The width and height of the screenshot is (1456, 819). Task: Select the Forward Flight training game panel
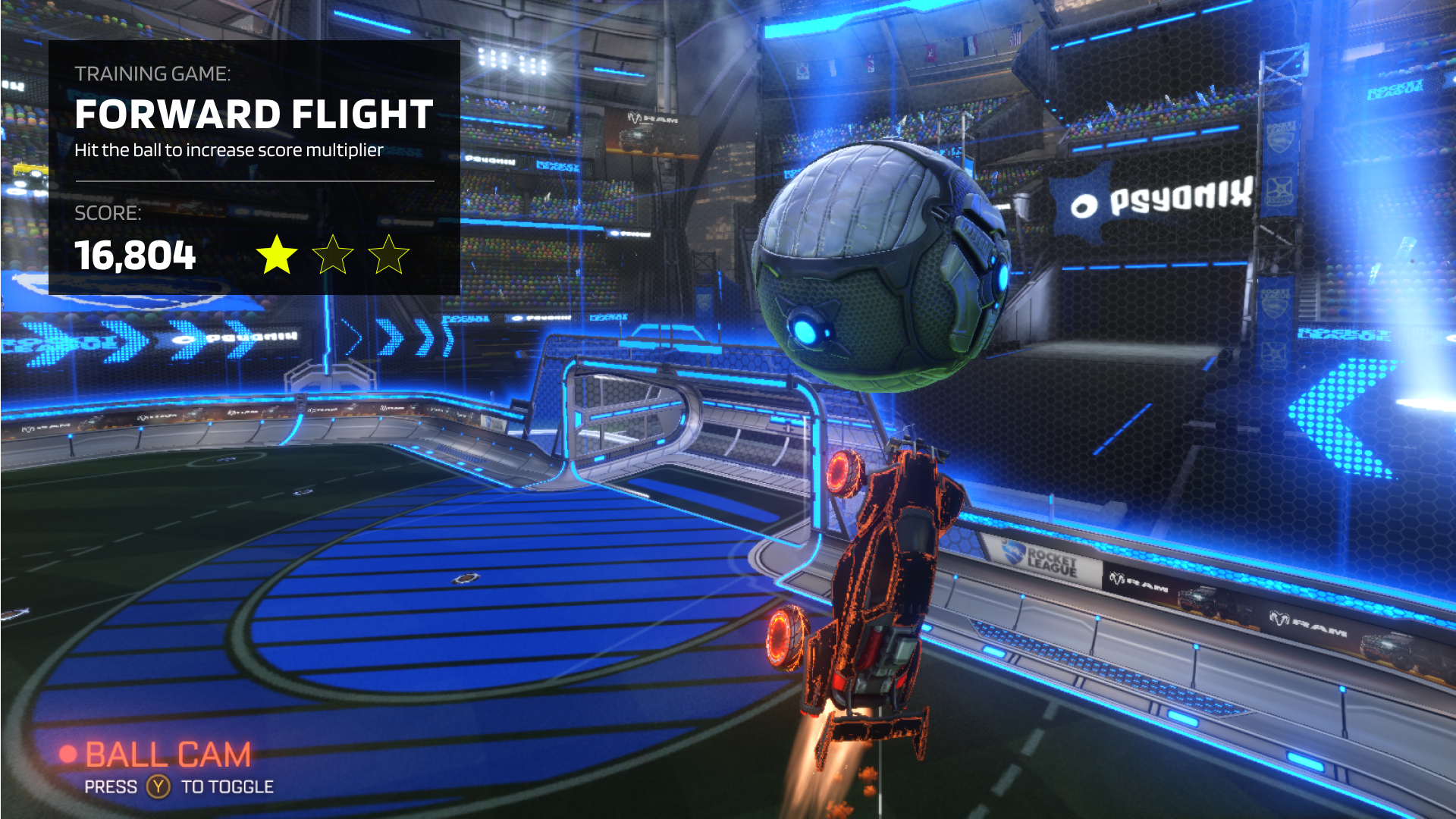(254, 167)
